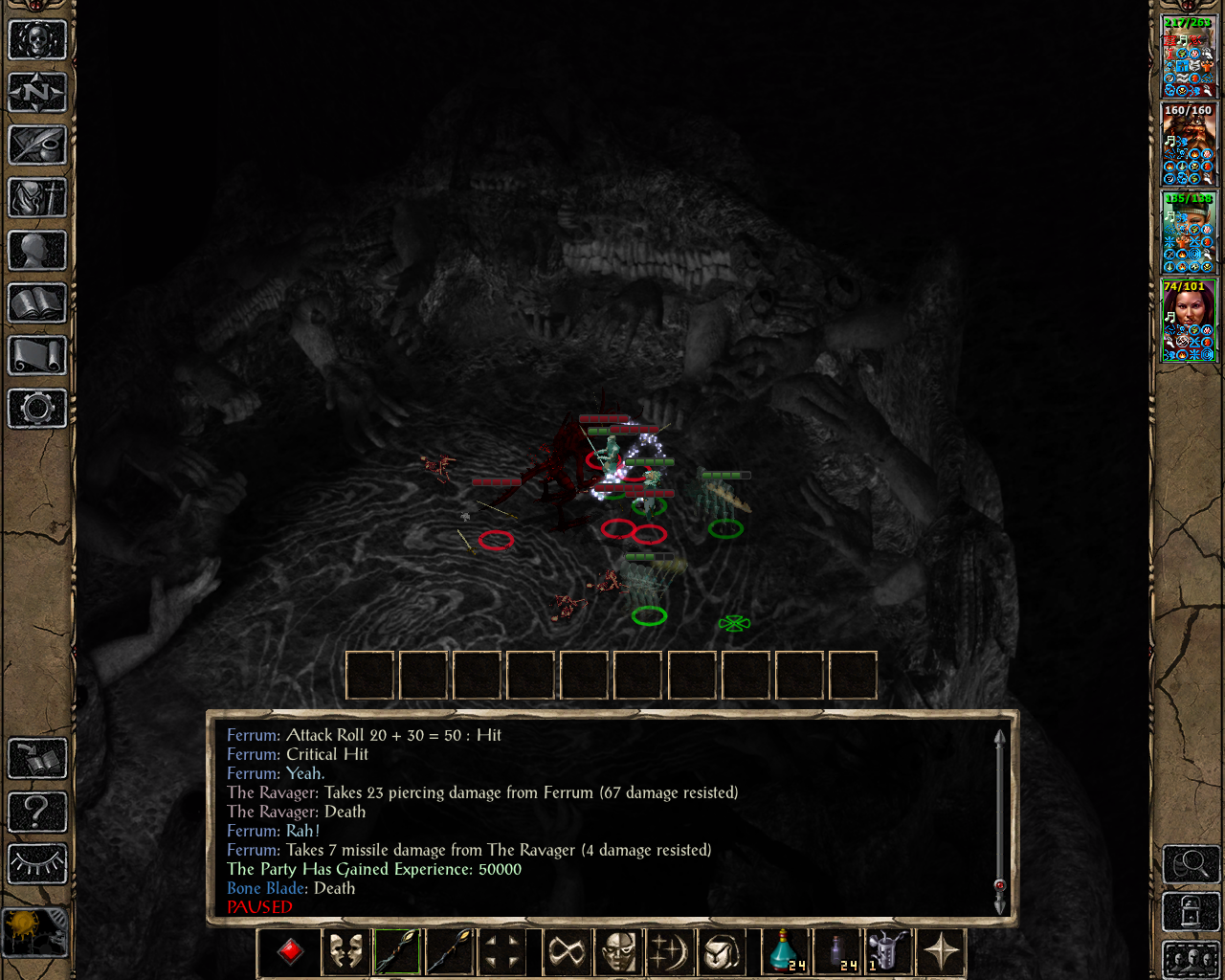Viewport: 1225px width, 980px height.
Task: Click the message log scrollbar up arrow
Action: click(998, 735)
